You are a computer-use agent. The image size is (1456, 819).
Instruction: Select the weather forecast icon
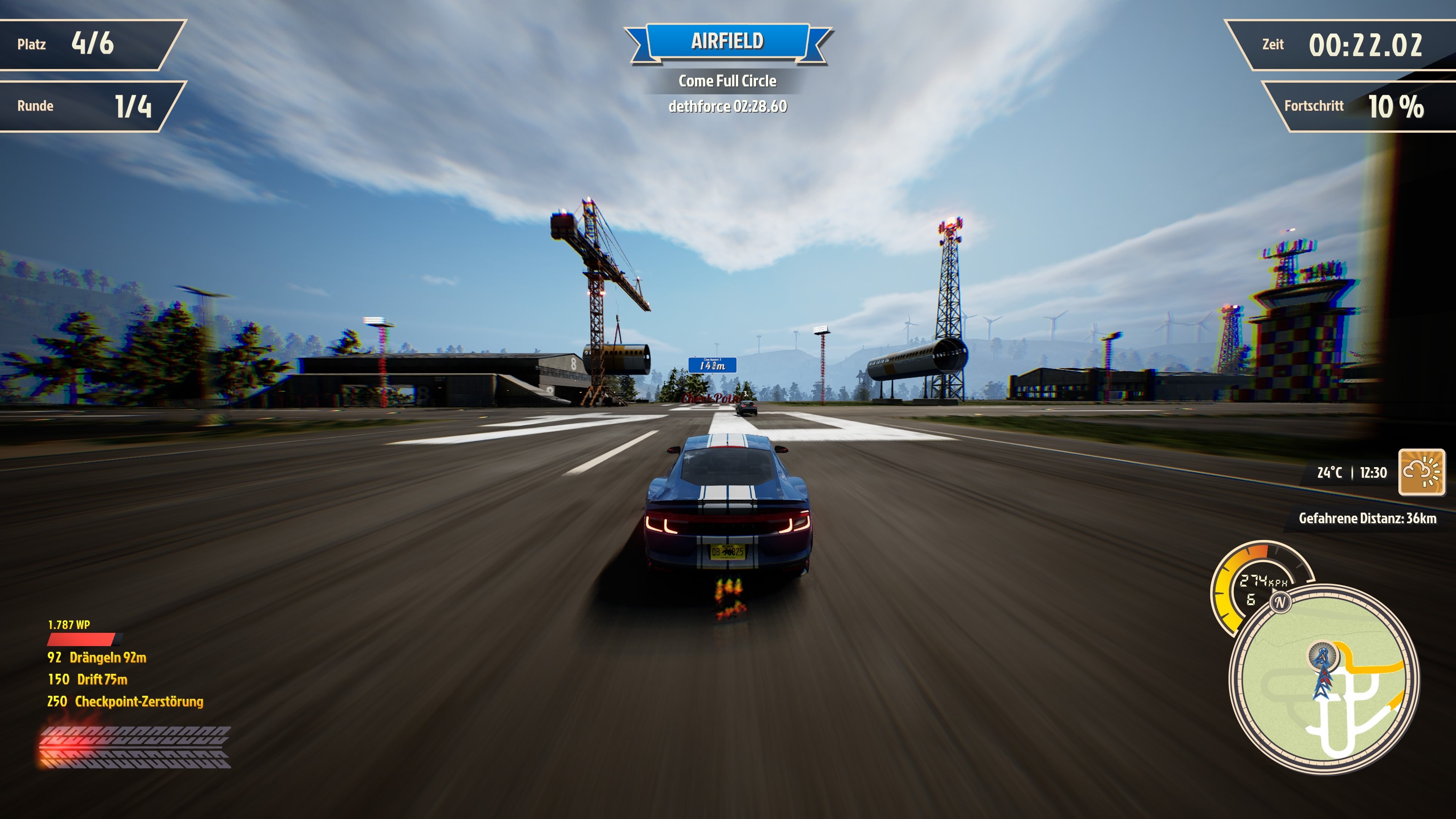pyautogui.click(x=1421, y=472)
